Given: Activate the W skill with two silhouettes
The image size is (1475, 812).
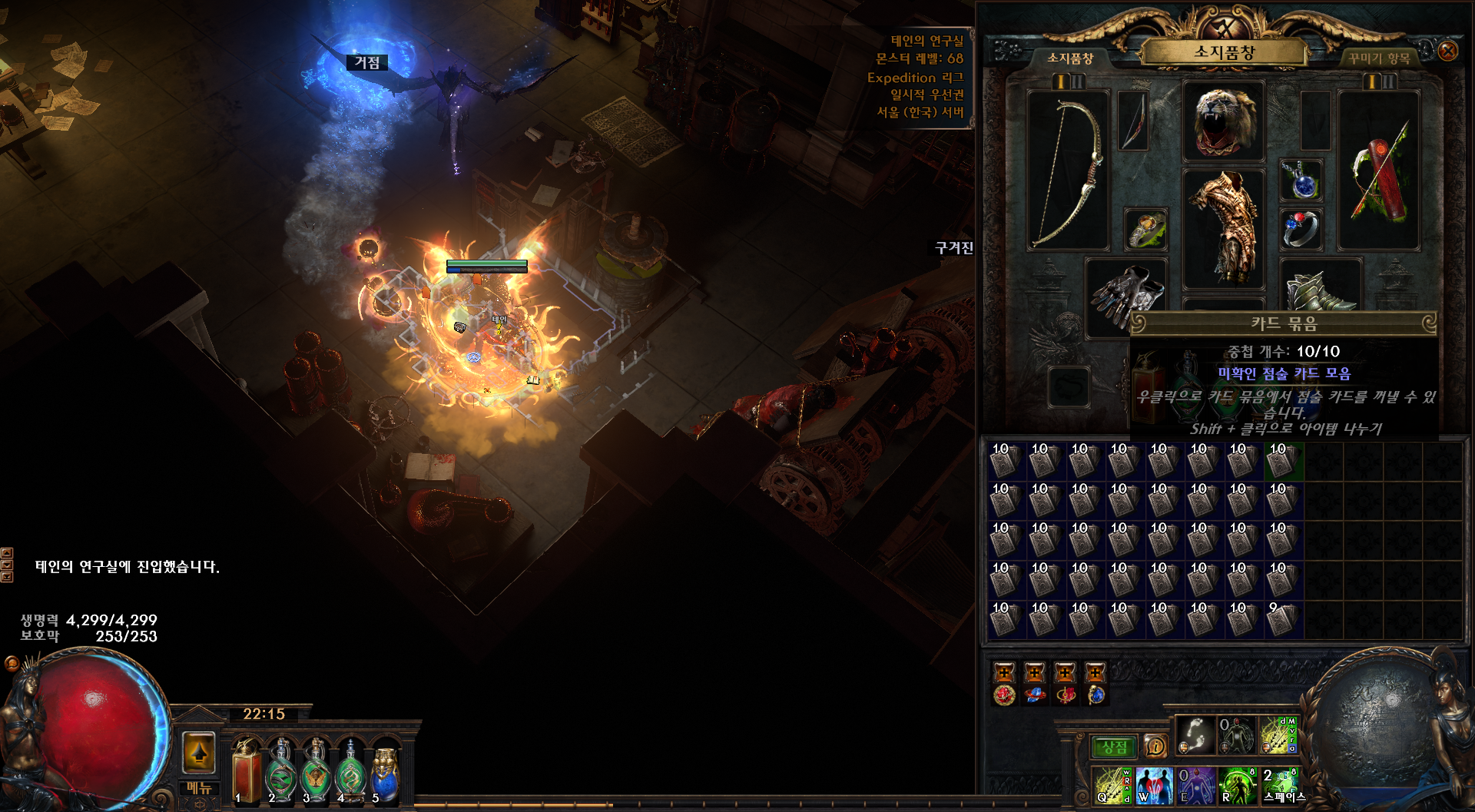Looking at the screenshot, I should pyautogui.click(x=1154, y=785).
